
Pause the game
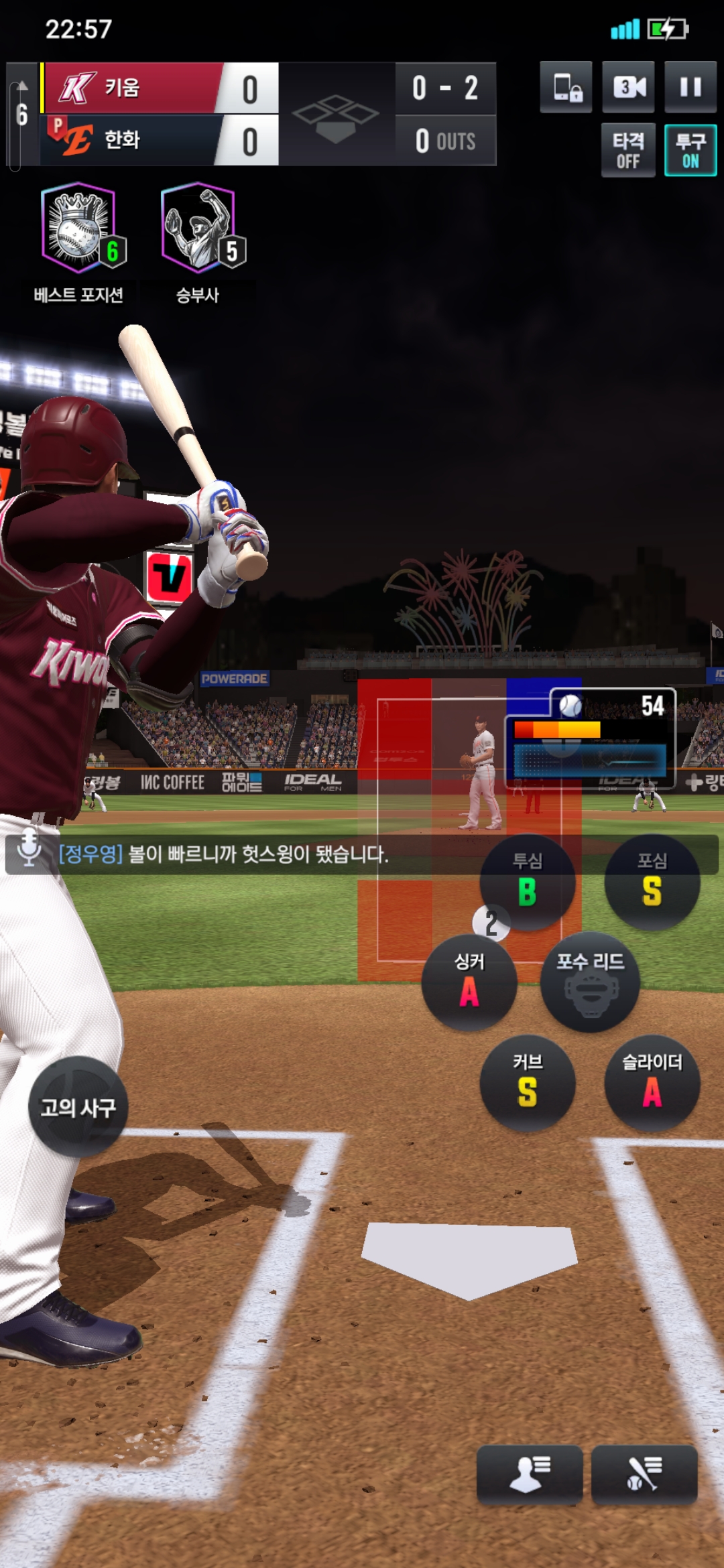[690, 87]
